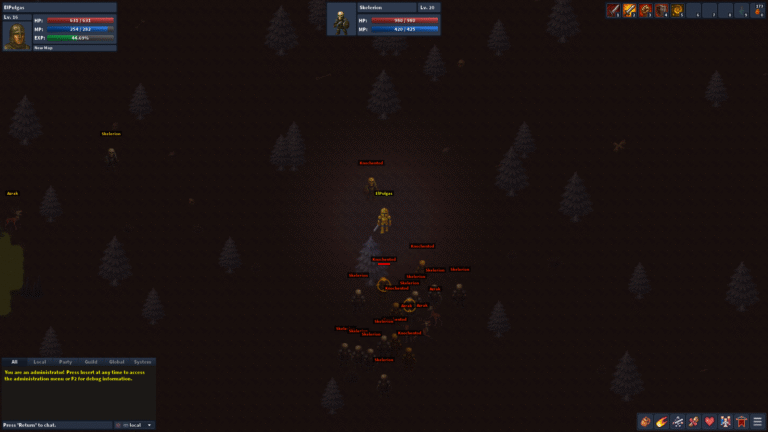This screenshot has width=768, height=432.
Task: Switch to the Local chat tab
Action: (40, 362)
